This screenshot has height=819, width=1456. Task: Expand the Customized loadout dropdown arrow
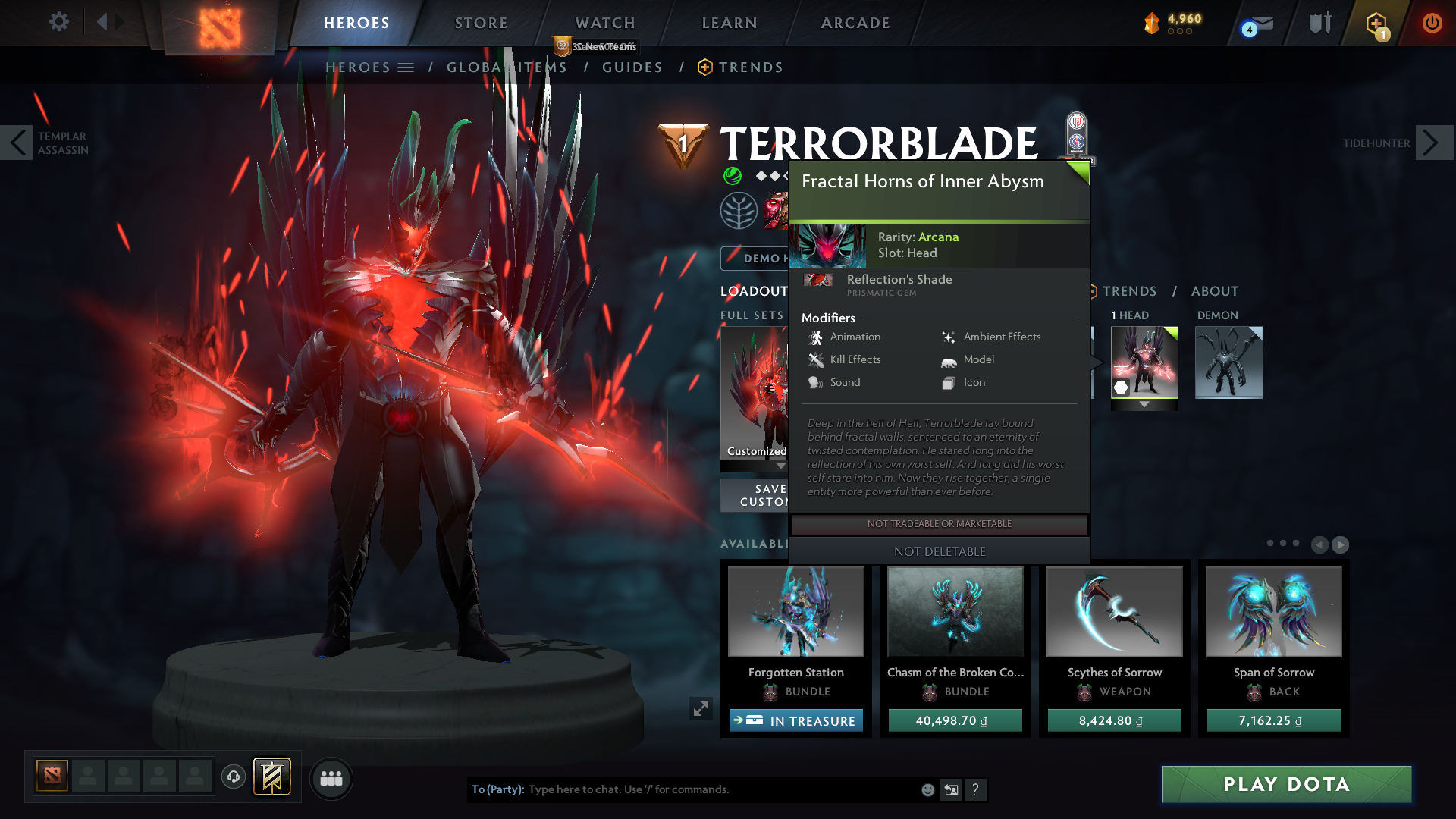pyautogui.click(x=782, y=466)
